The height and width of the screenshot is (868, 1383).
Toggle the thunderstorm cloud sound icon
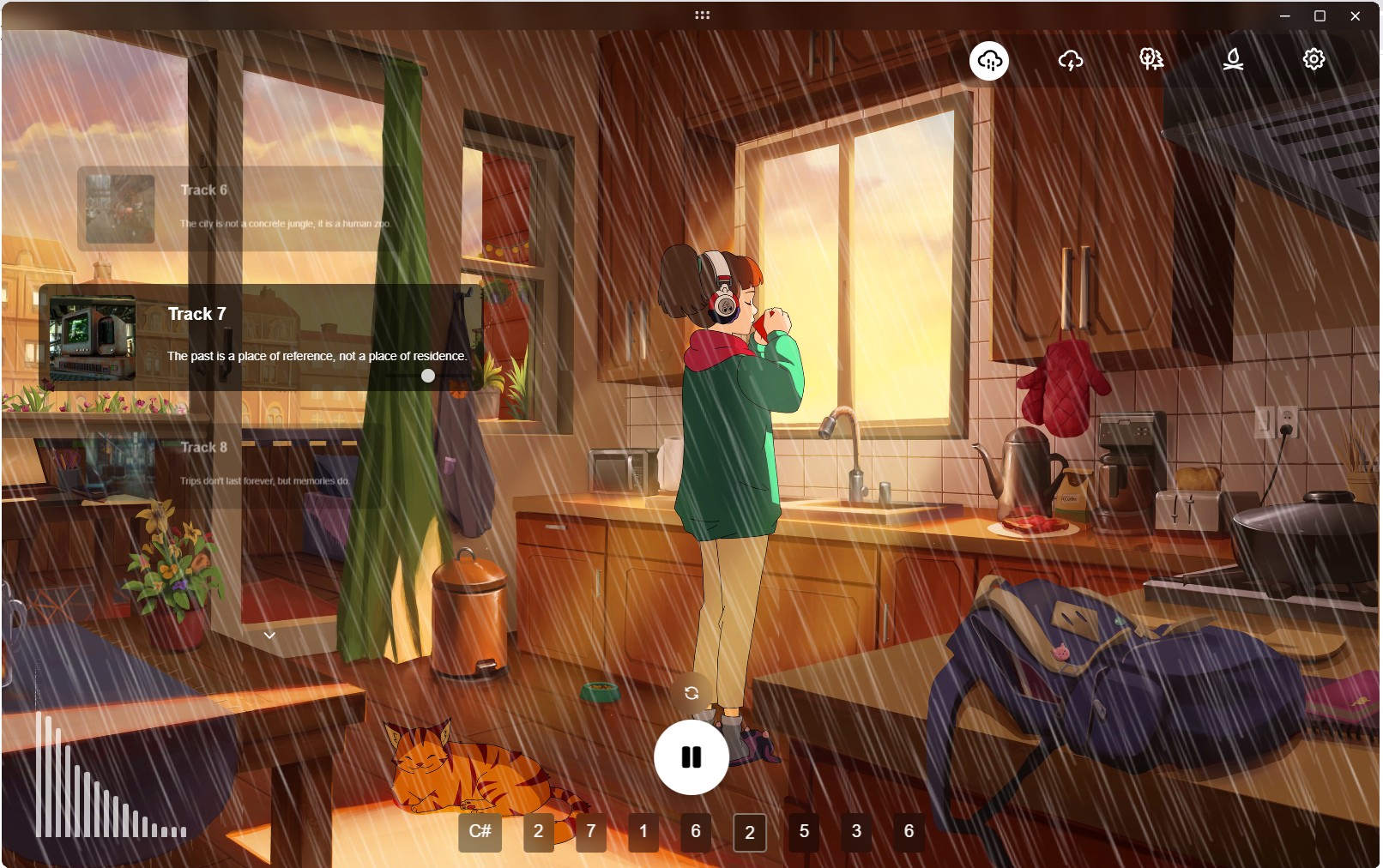click(1071, 60)
